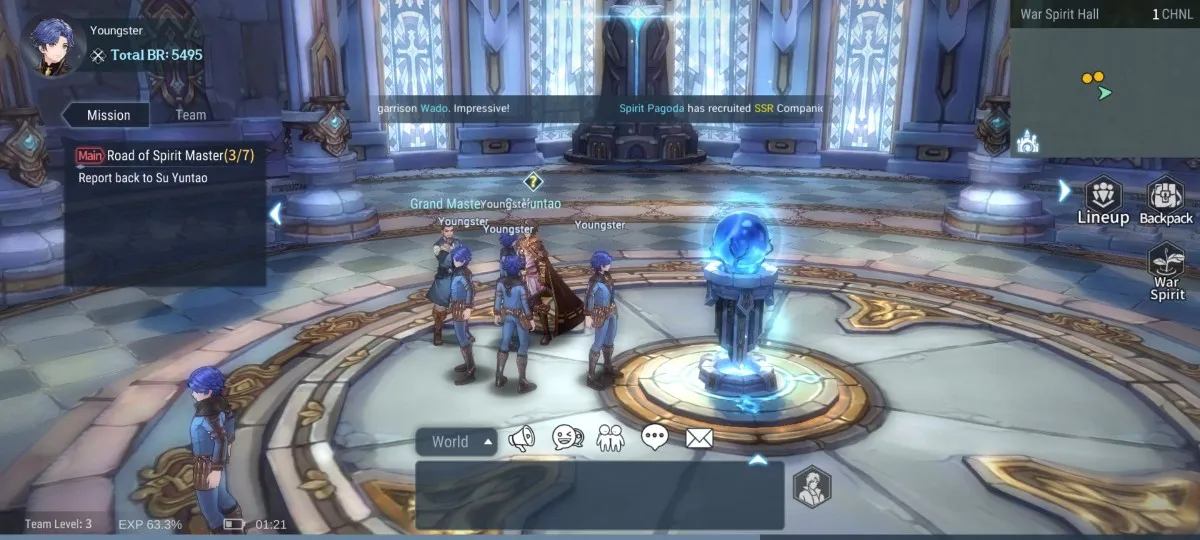
Task: Expand the chat box with up arrow
Action: coord(758,460)
